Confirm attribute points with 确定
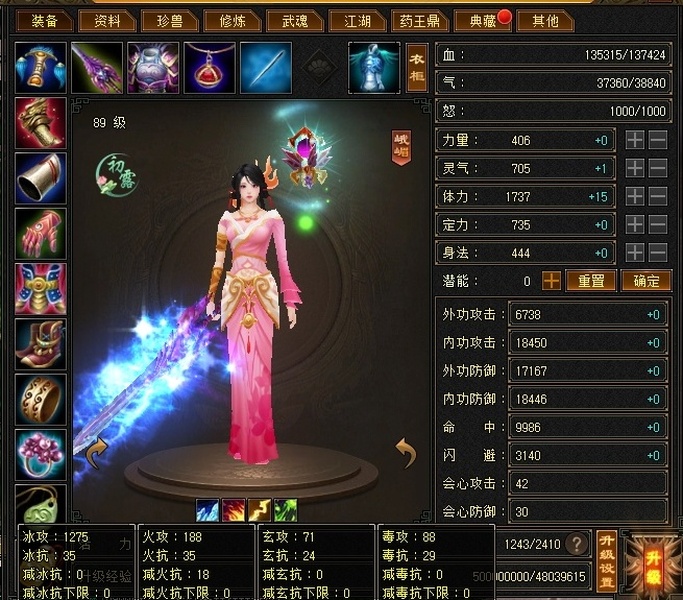 click(645, 281)
